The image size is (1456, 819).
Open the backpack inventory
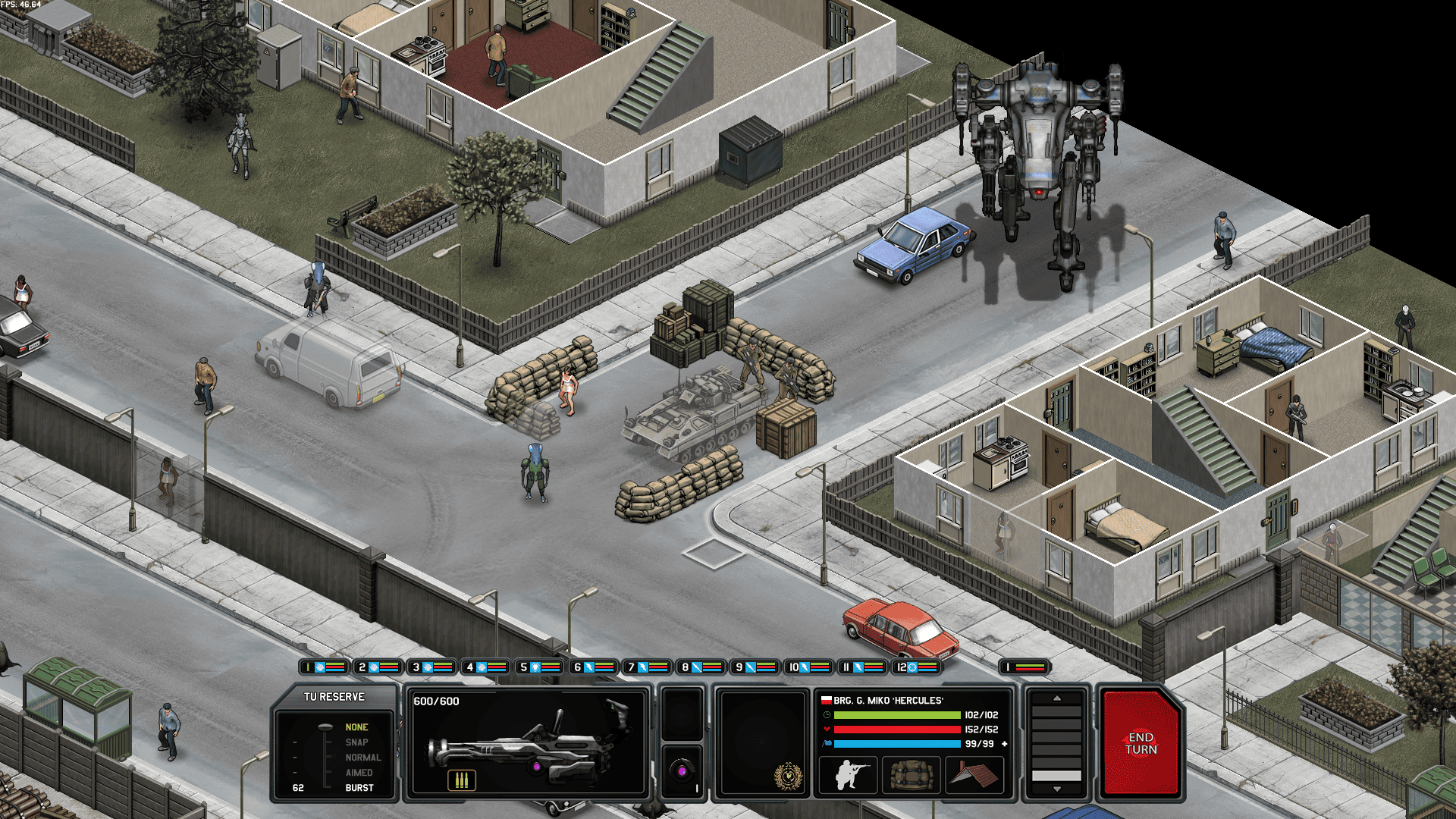point(911,775)
